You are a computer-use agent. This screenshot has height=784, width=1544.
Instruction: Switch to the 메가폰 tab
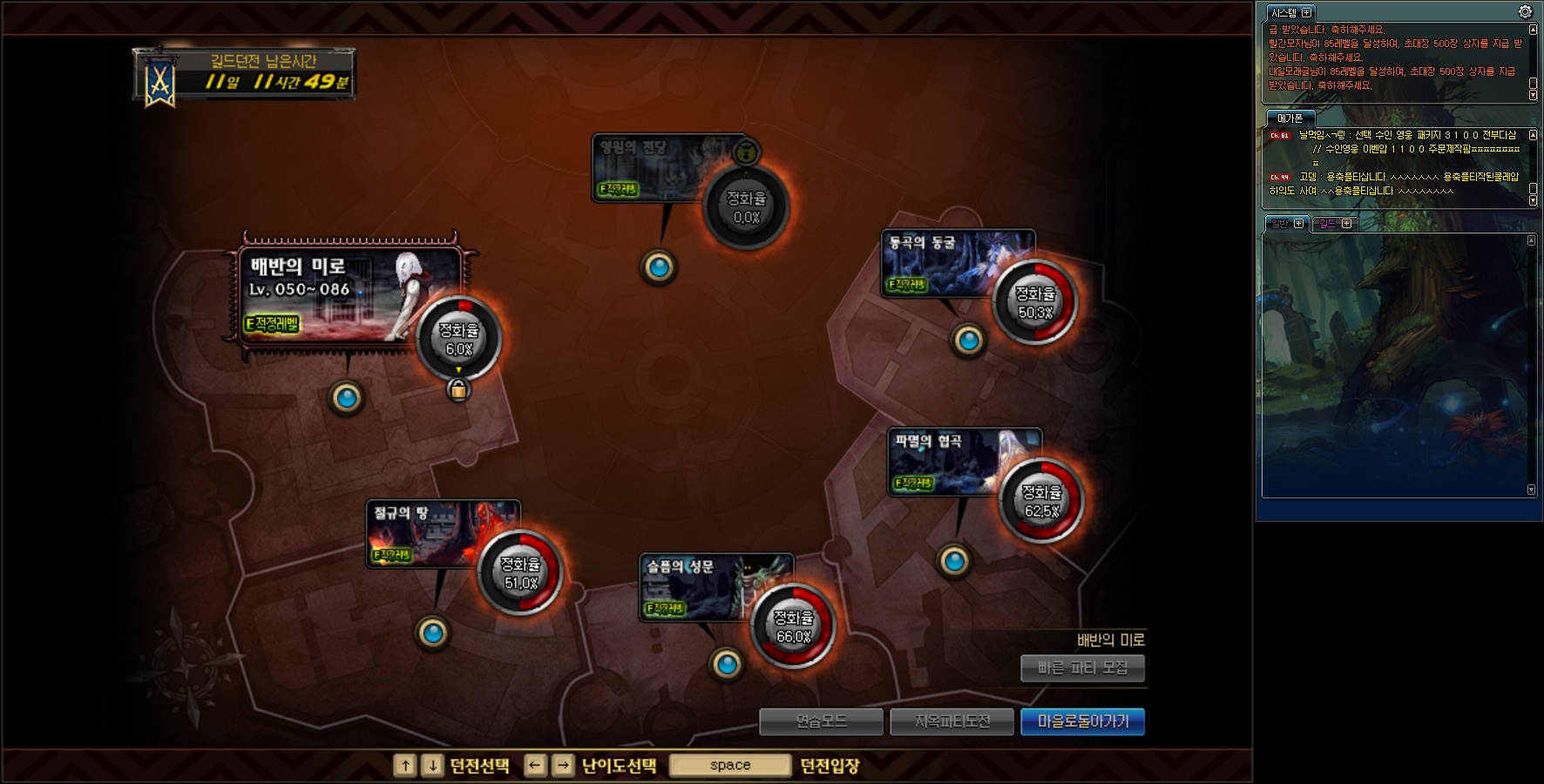click(1290, 118)
